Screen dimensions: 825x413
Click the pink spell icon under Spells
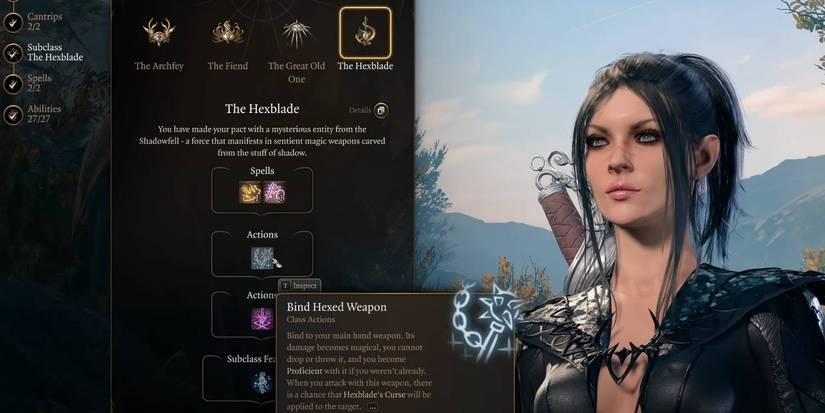pyautogui.click(x=274, y=192)
